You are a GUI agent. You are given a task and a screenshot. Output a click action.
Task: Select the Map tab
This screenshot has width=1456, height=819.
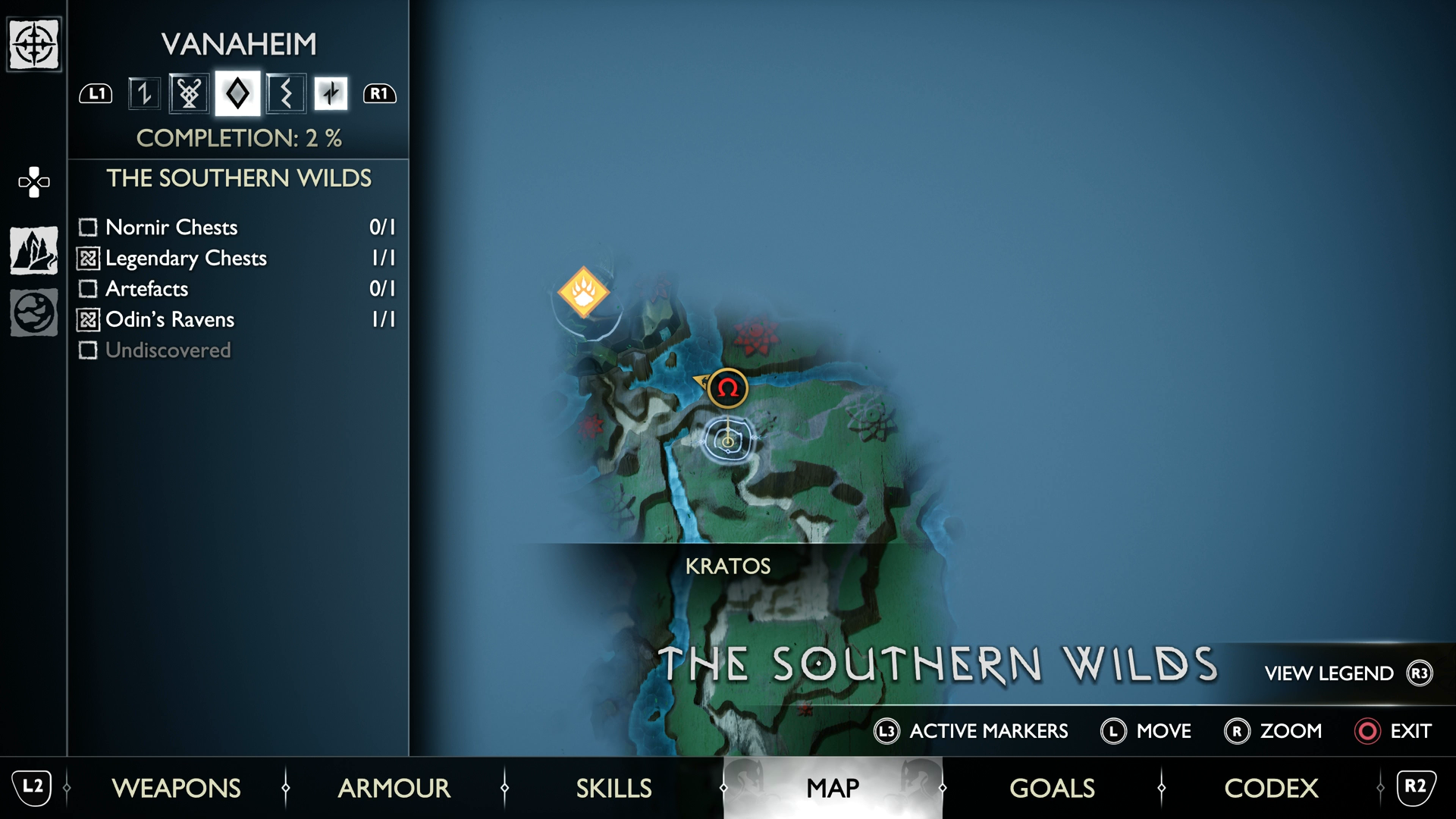point(833,788)
